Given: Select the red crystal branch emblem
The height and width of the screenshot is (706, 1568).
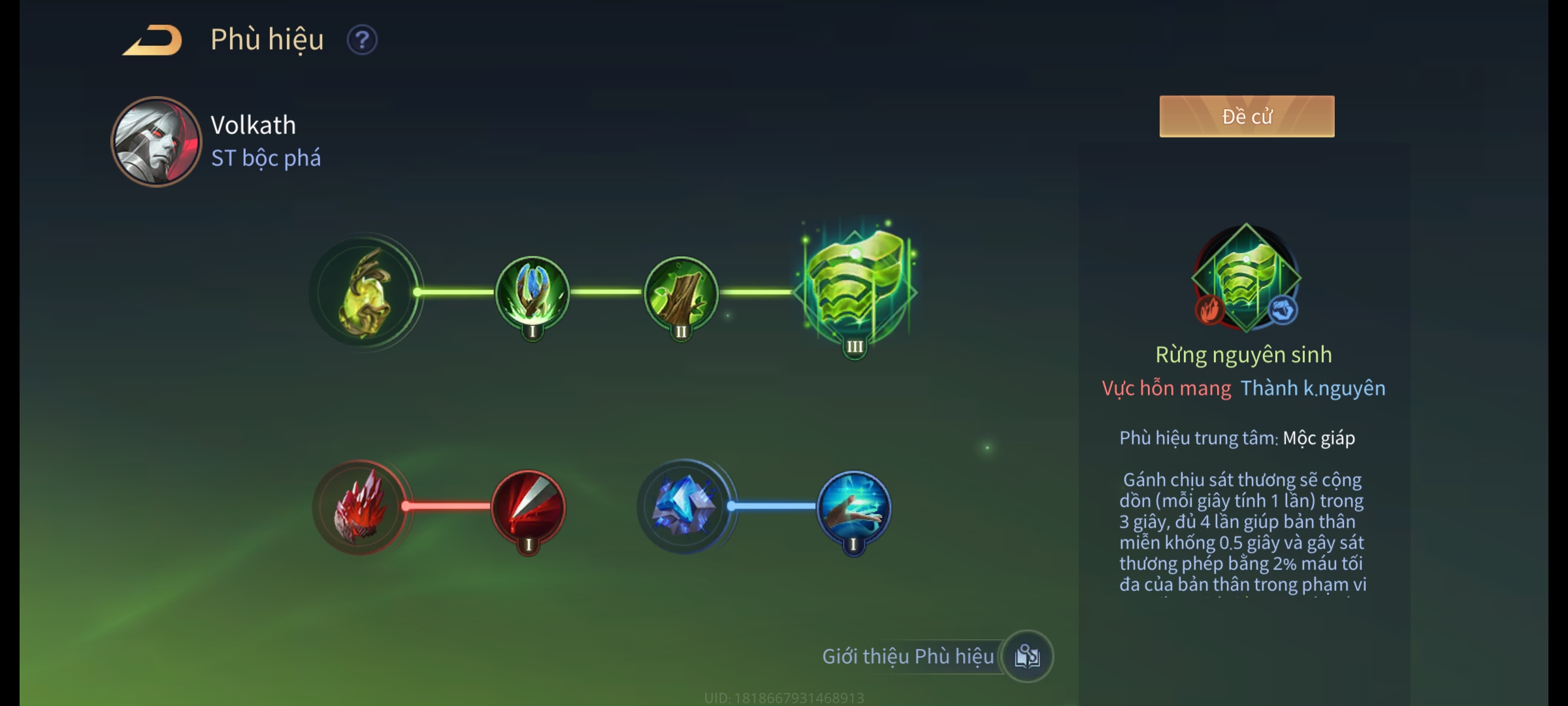Looking at the screenshot, I should click(x=361, y=507).
